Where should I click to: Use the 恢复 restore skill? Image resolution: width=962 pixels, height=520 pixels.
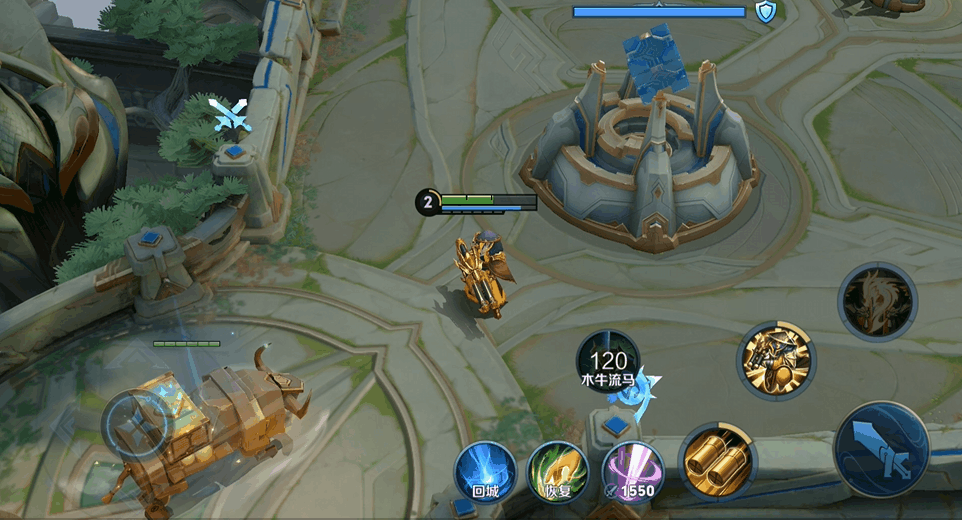tap(556, 471)
